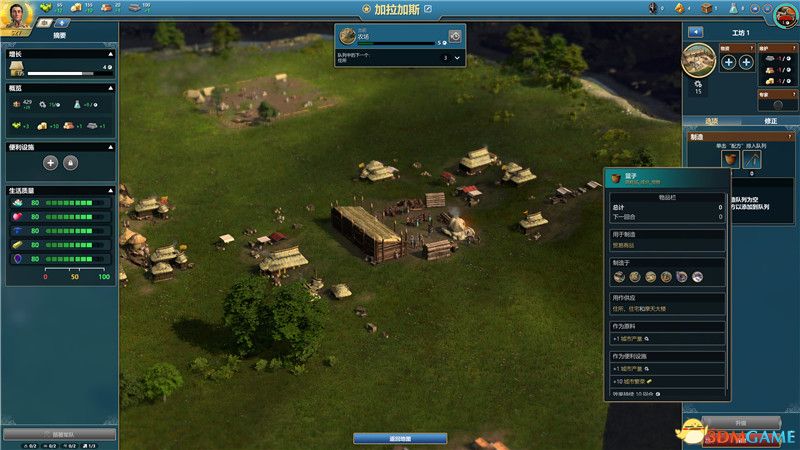Screen dimensions: 800x450
Task: Click the rename icon beside city name 加拉加斯
Action: (429, 9)
